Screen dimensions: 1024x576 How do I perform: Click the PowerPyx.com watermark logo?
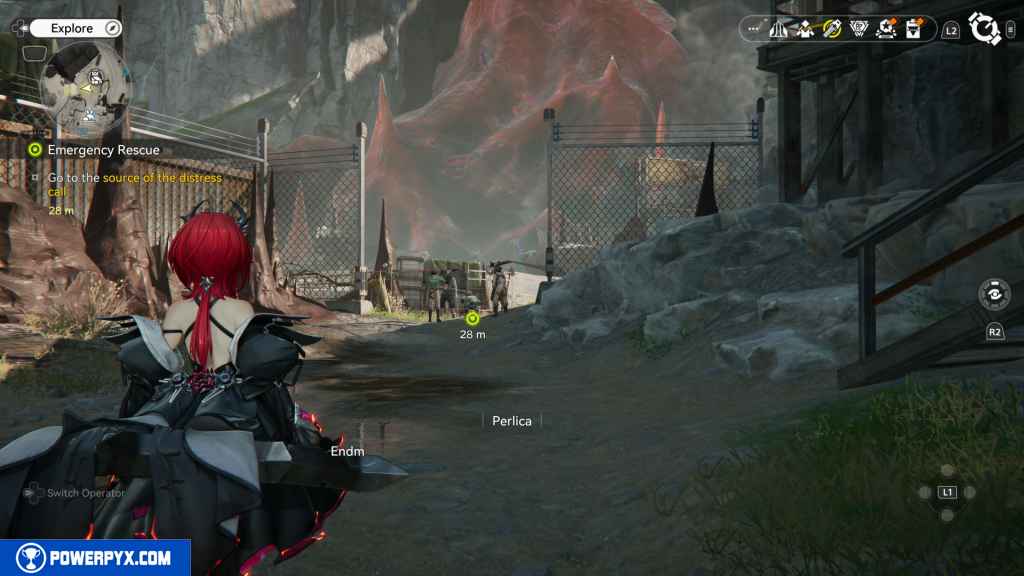(95, 558)
